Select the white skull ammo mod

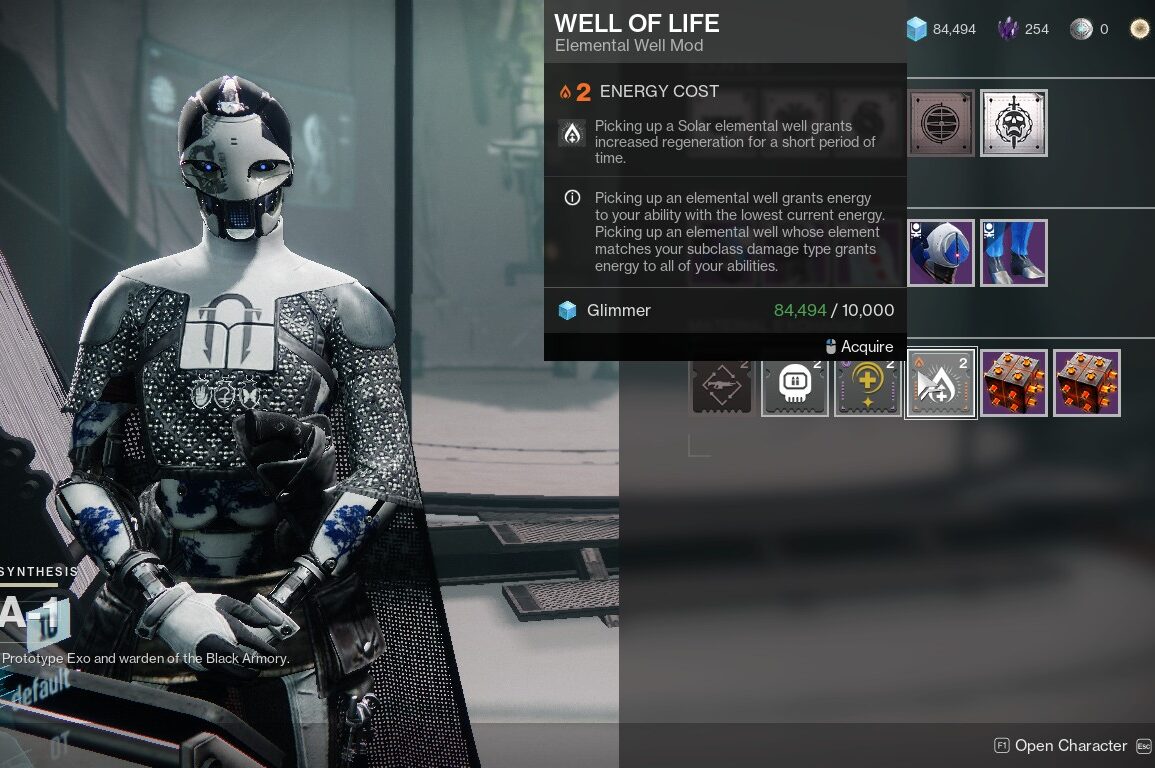[795, 383]
